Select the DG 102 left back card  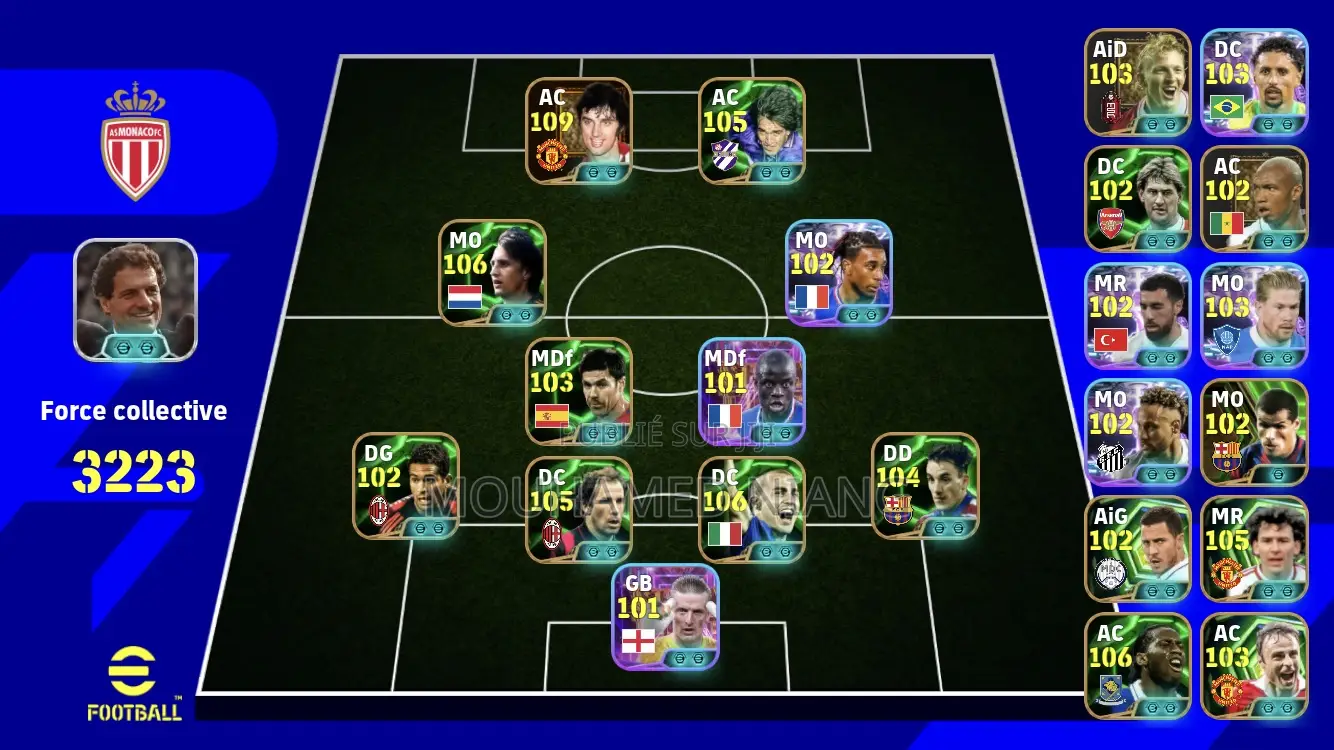tap(406, 485)
